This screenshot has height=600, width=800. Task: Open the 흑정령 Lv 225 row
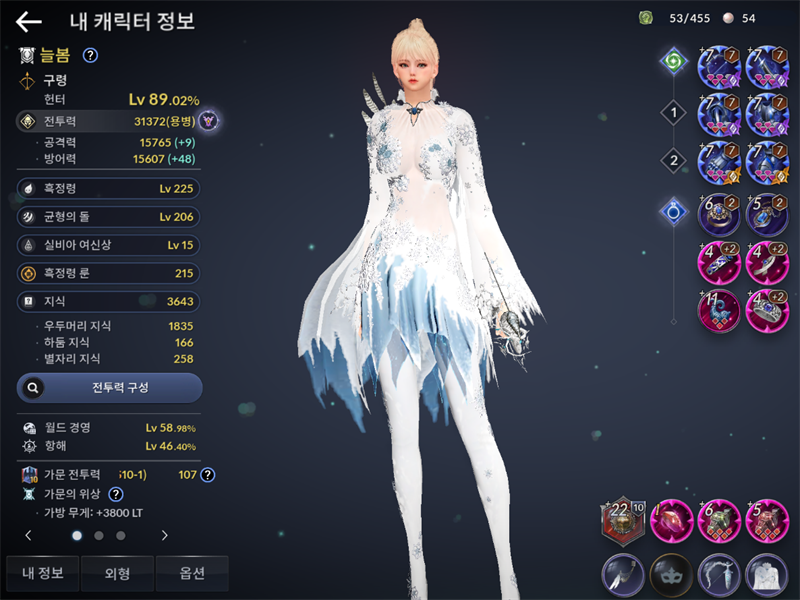coord(108,188)
